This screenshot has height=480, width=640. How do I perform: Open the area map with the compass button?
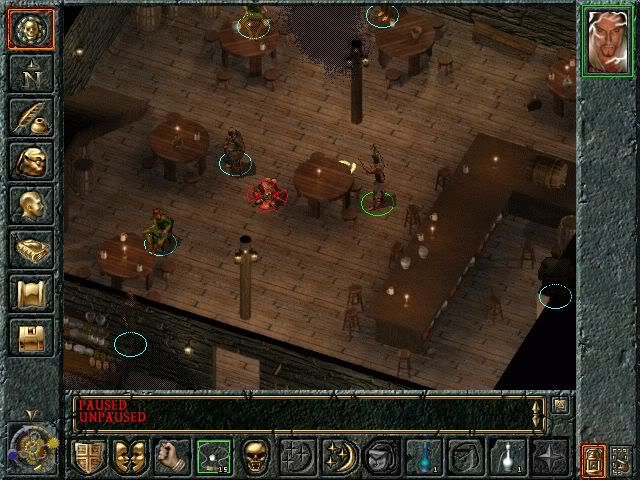tap(30, 72)
